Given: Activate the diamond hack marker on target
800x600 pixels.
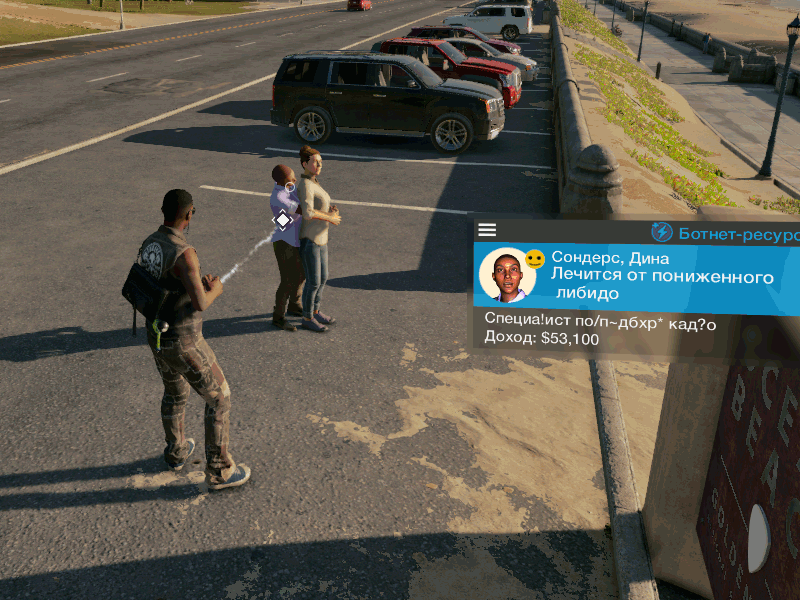Looking at the screenshot, I should click(283, 219).
